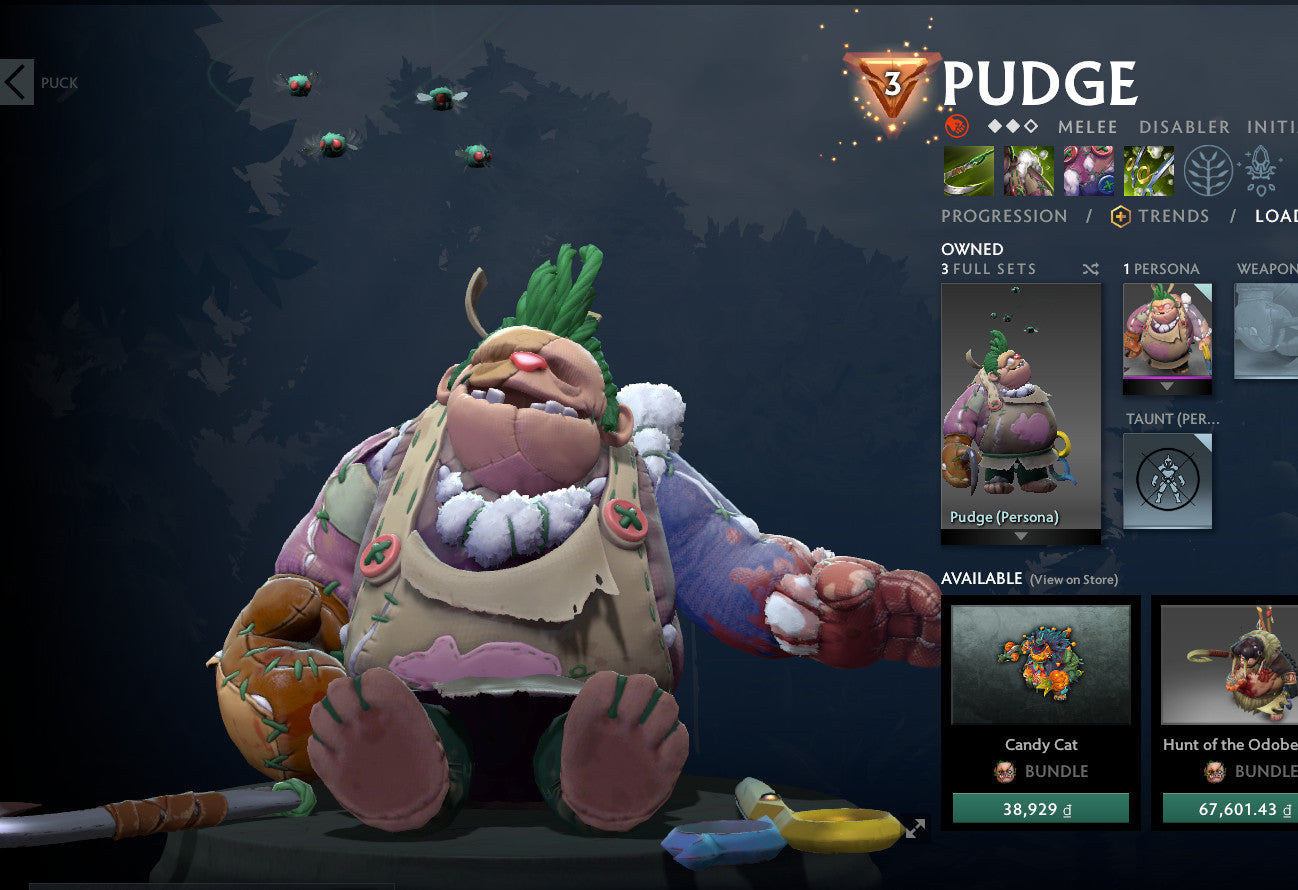Click Pudge's red strength attribute icon

[x=959, y=126]
